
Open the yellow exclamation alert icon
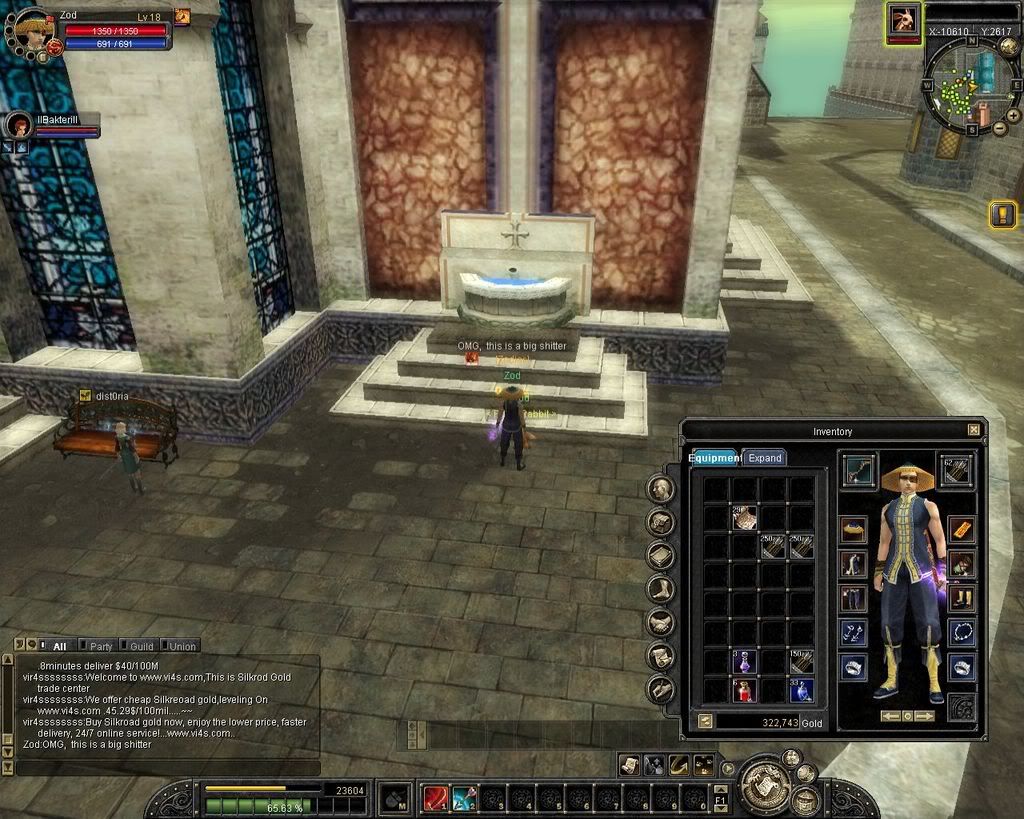click(1002, 213)
